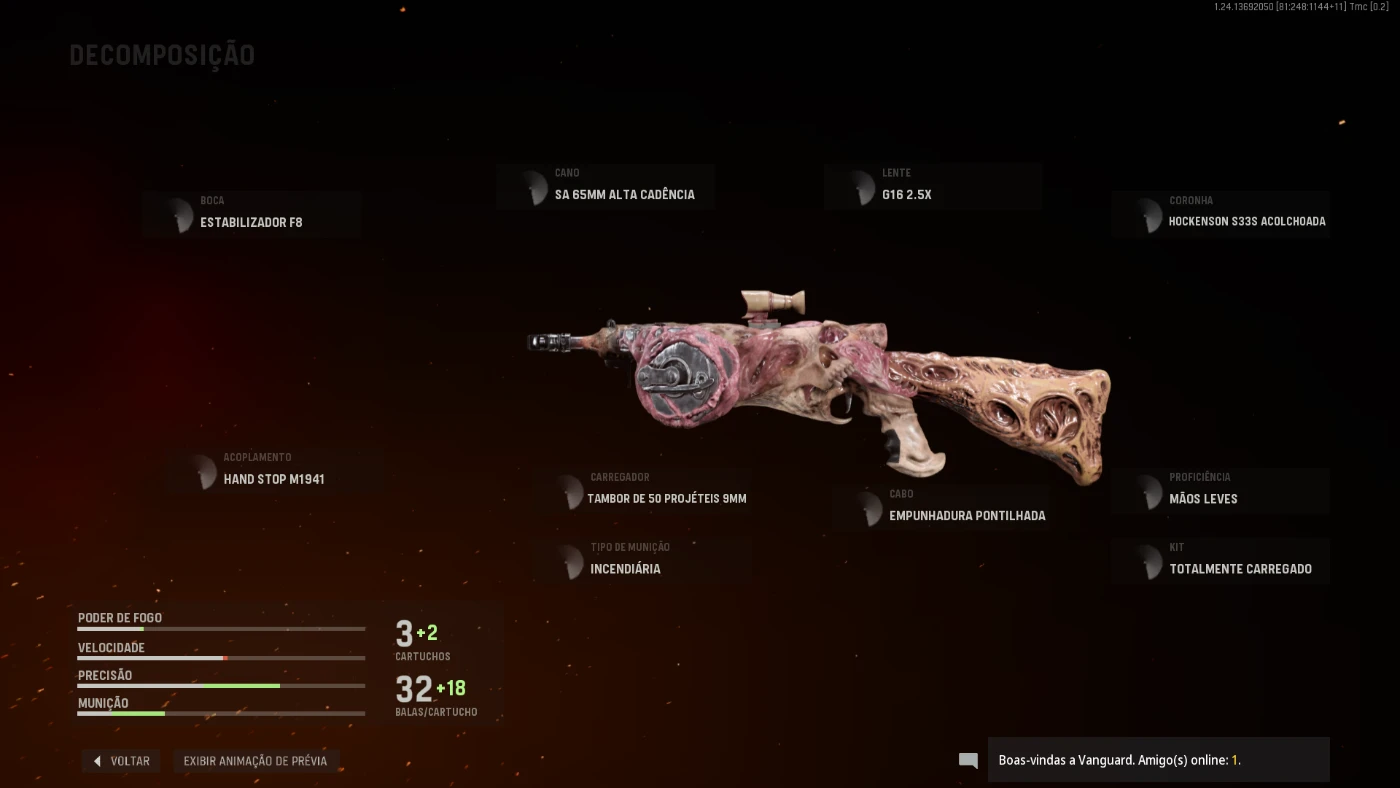This screenshot has width=1400, height=788.
Task: Click EXIBIR ANIMAÇÃO DE PRÉVIA
Action: (256, 760)
